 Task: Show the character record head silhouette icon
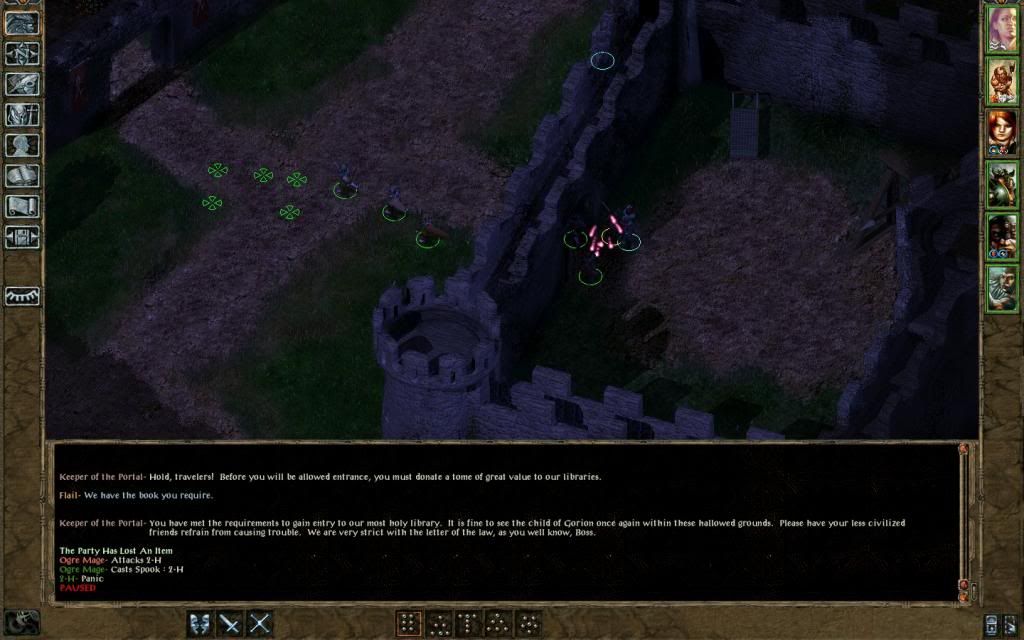[21, 145]
